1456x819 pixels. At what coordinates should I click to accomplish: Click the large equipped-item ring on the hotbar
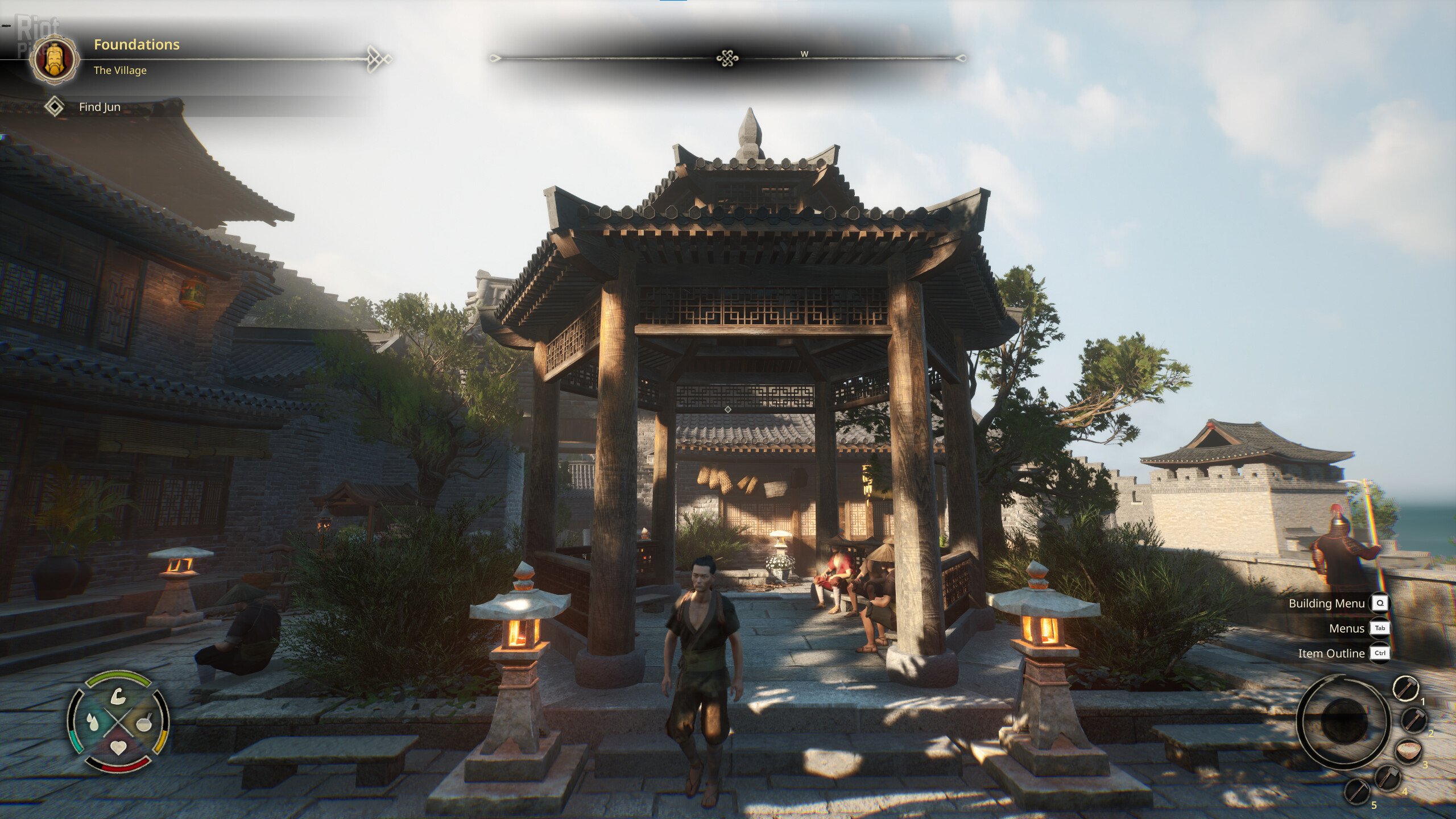point(1342,721)
